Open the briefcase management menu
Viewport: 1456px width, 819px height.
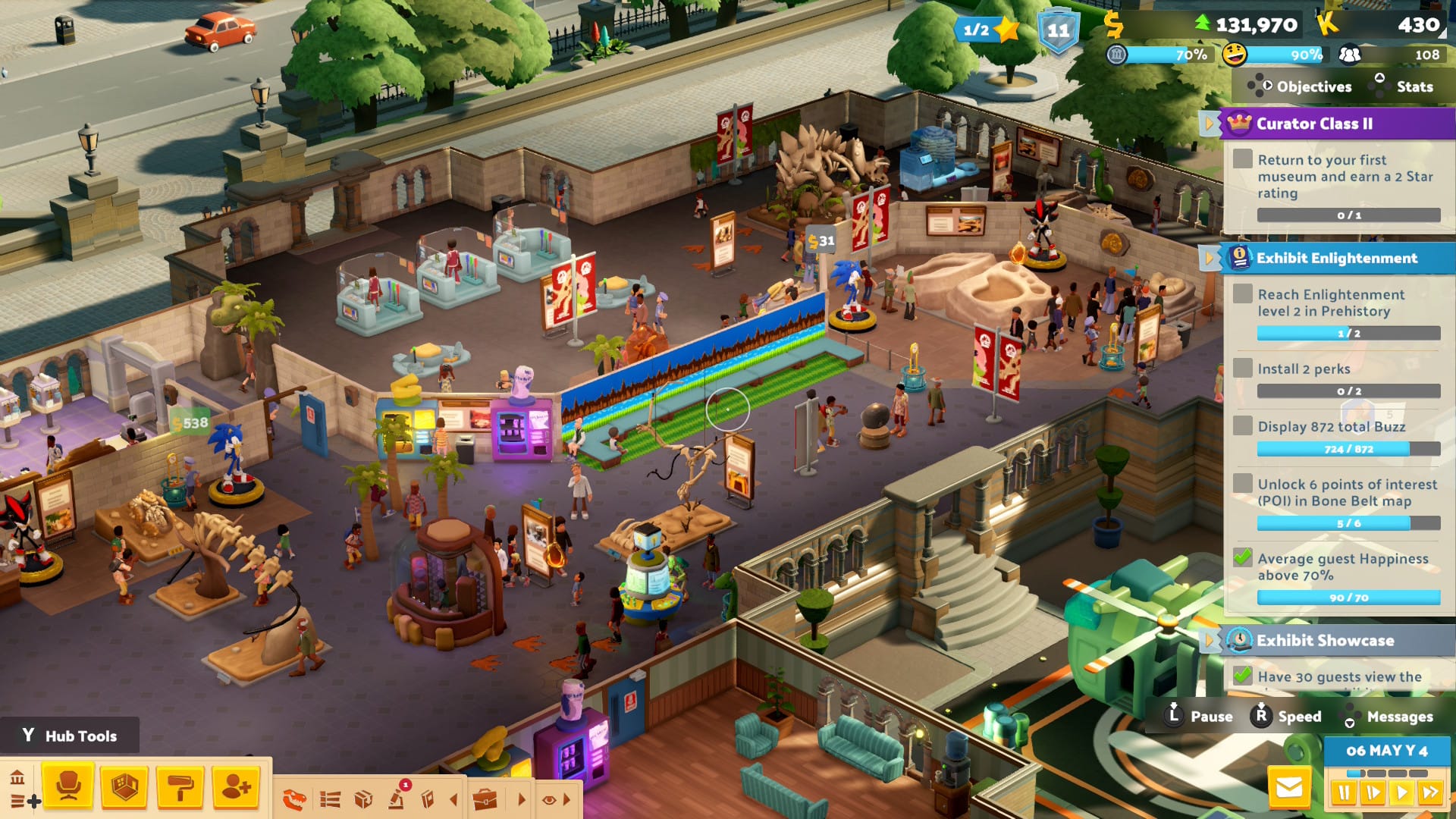[x=485, y=799]
